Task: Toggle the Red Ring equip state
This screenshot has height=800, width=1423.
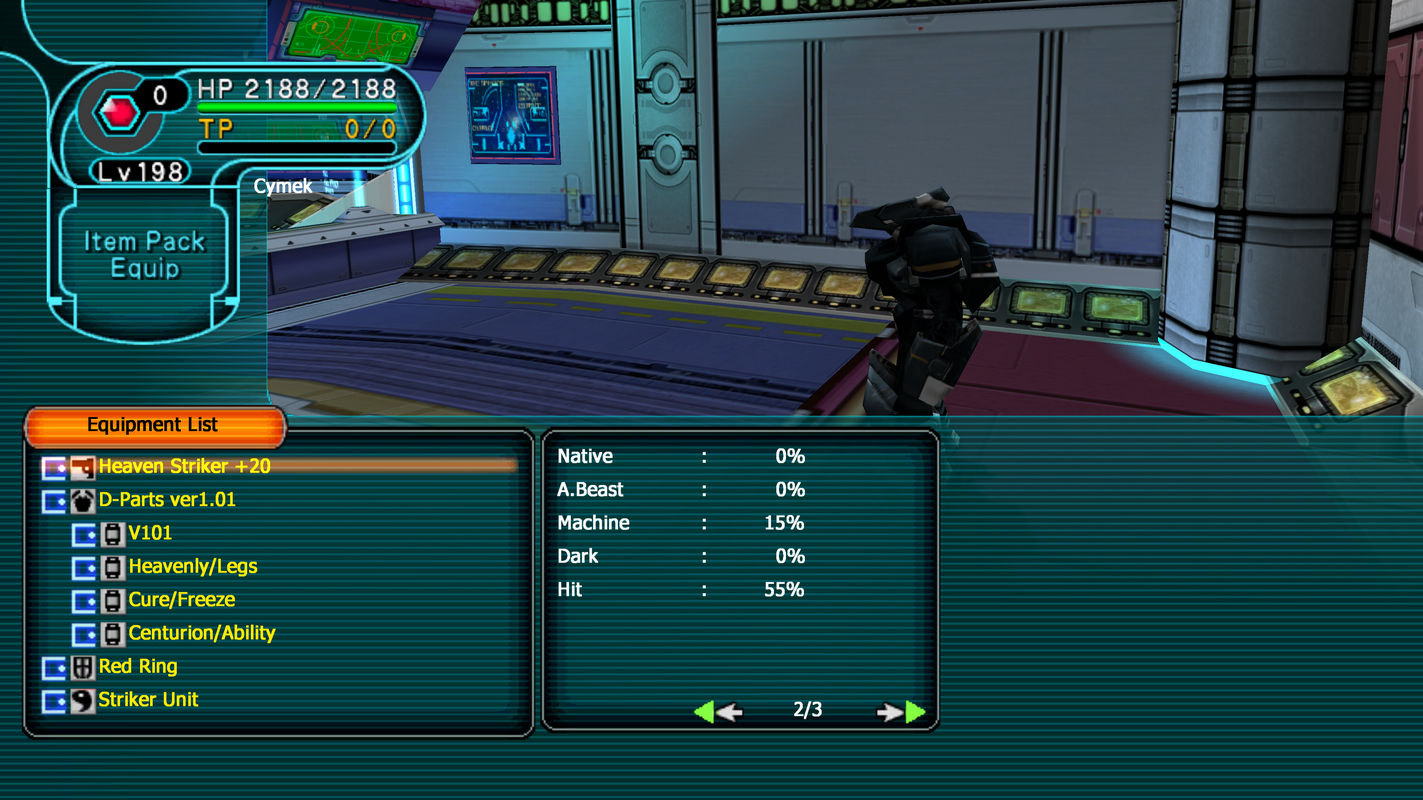Action: [x=54, y=666]
